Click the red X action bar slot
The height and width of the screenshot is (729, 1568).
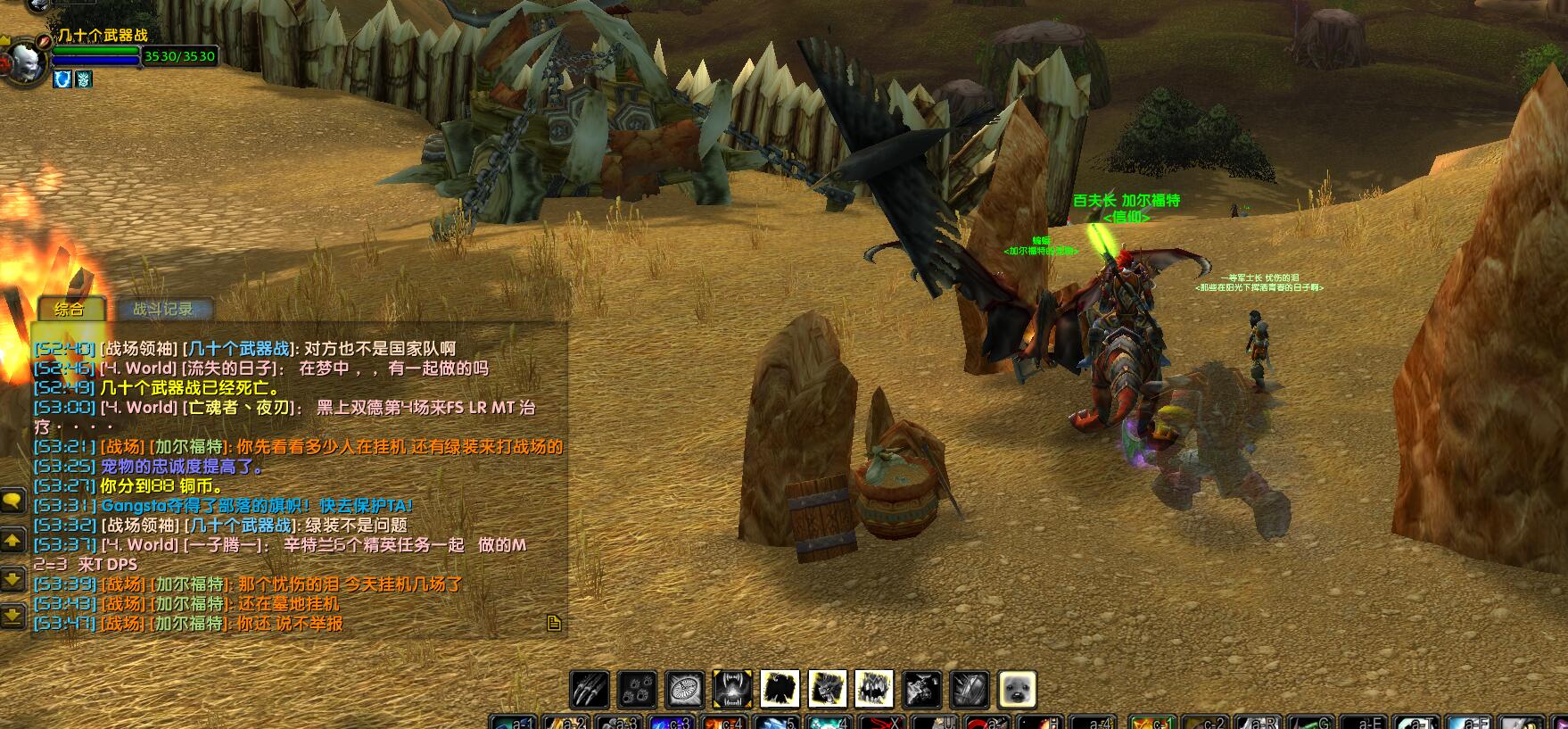pos(882,722)
